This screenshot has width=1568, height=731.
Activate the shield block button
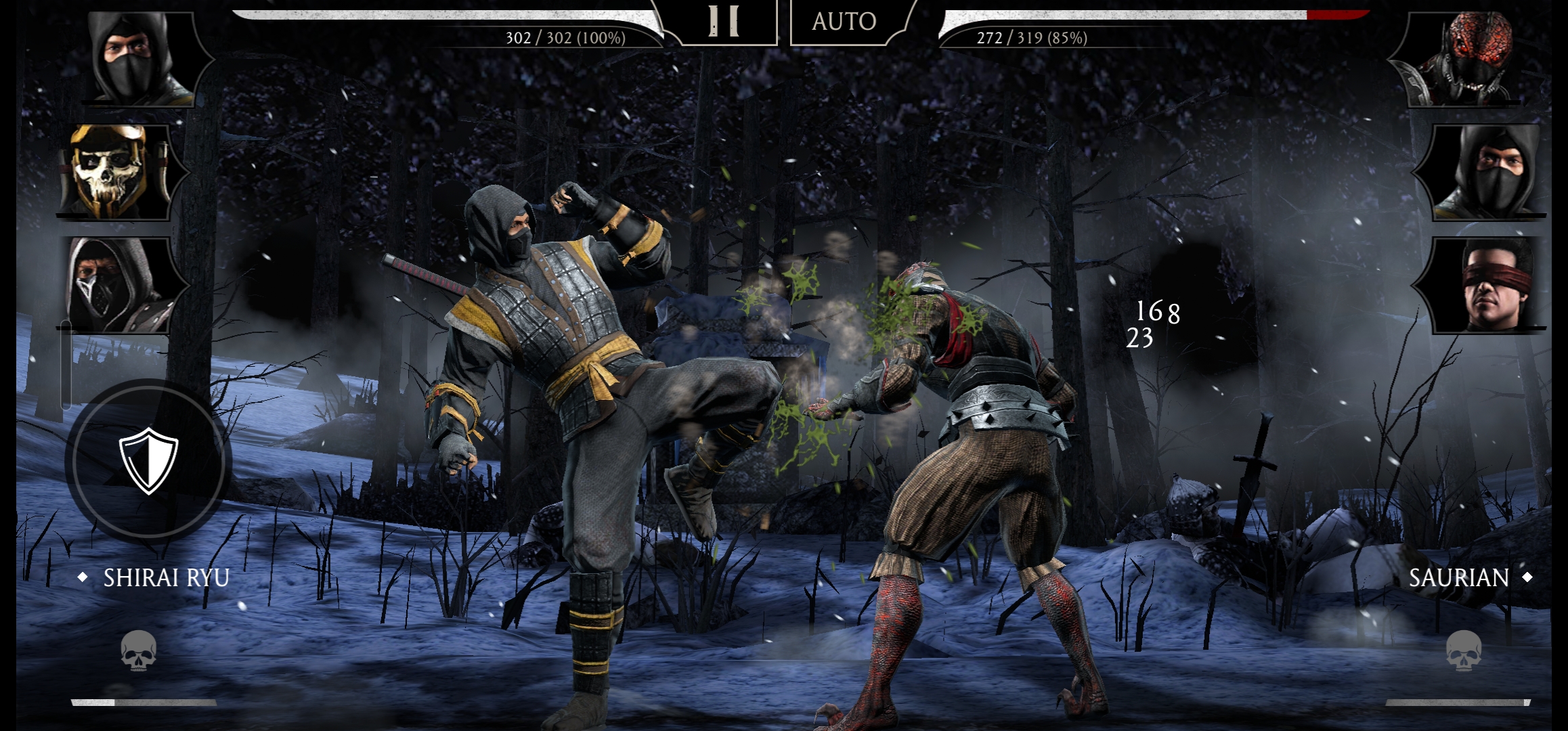tap(148, 460)
